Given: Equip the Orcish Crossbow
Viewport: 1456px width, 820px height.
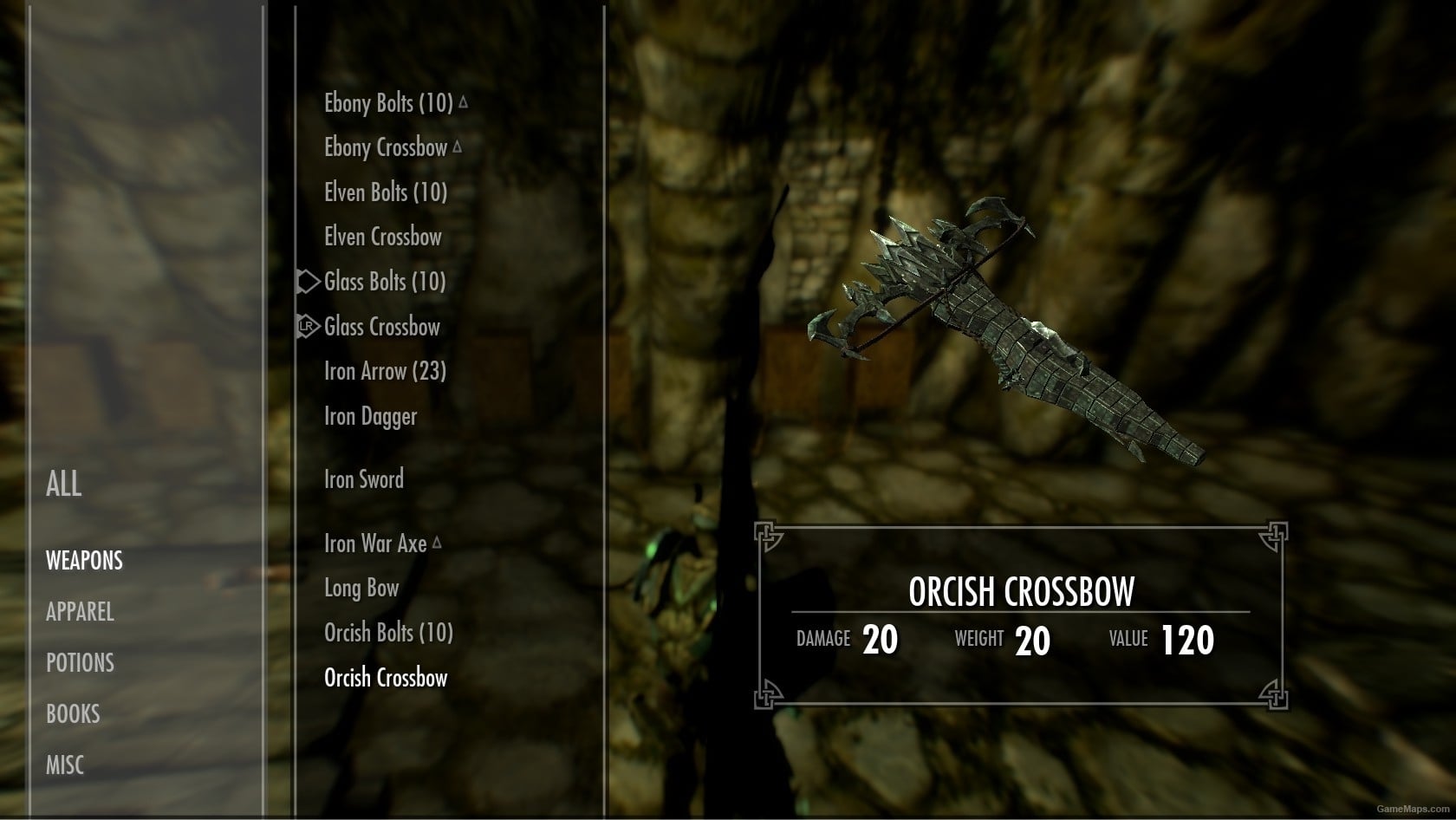Looking at the screenshot, I should point(387,678).
